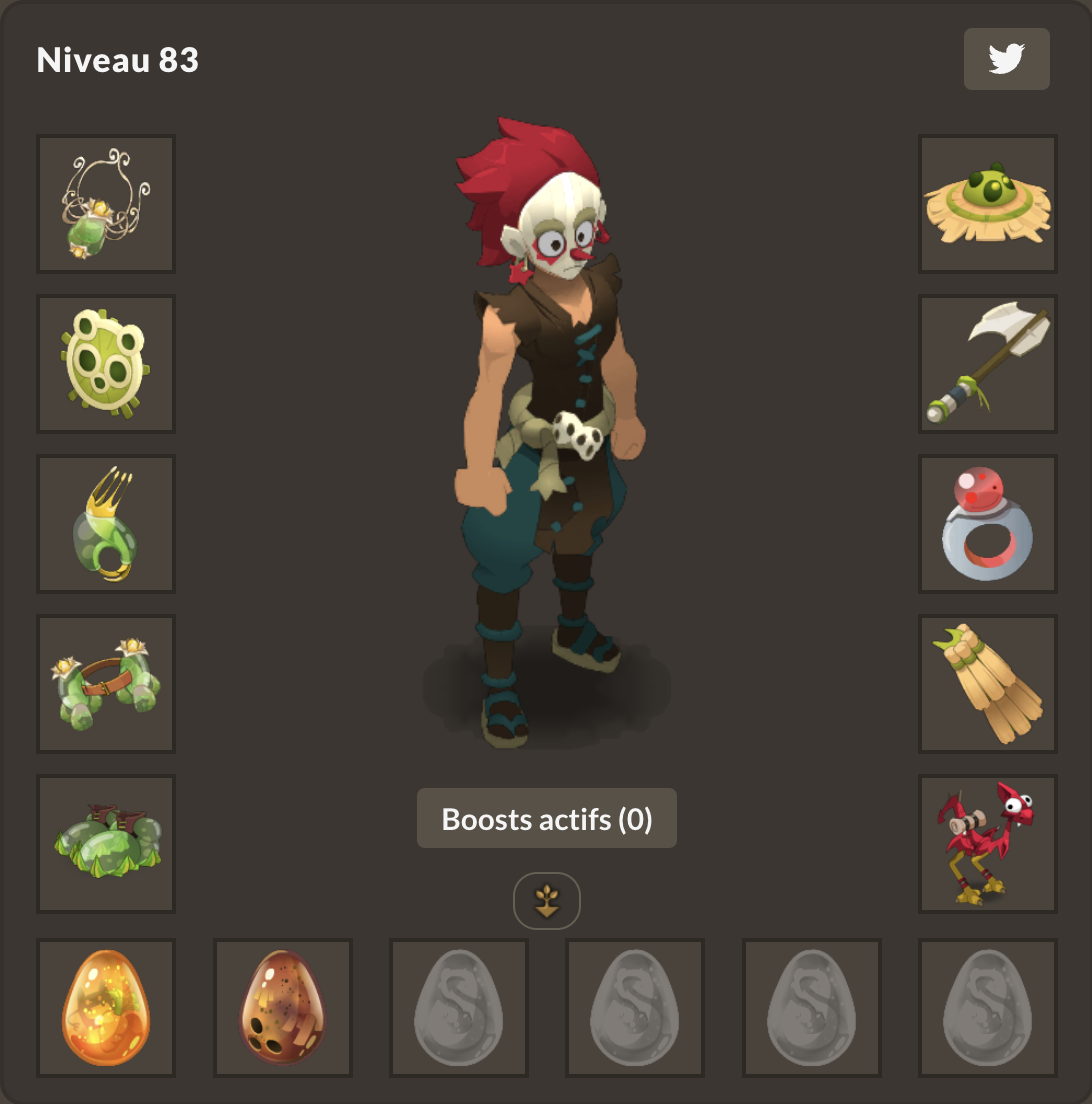Image resolution: width=1092 pixels, height=1104 pixels.
Task: Choose the white-bladed axe weapon slot
Action: click(988, 364)
